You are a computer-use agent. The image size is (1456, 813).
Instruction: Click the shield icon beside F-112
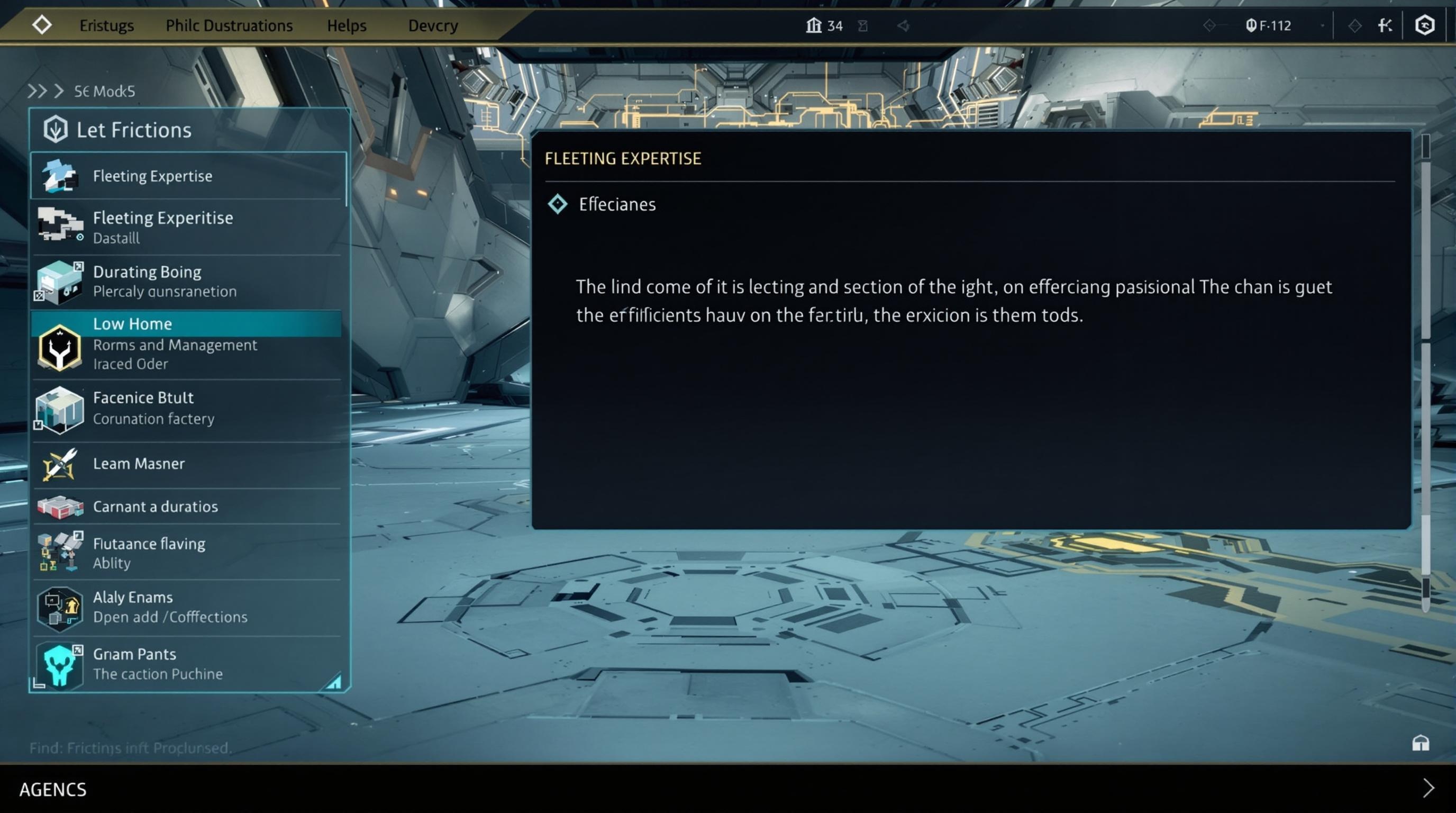[1252, 25]
